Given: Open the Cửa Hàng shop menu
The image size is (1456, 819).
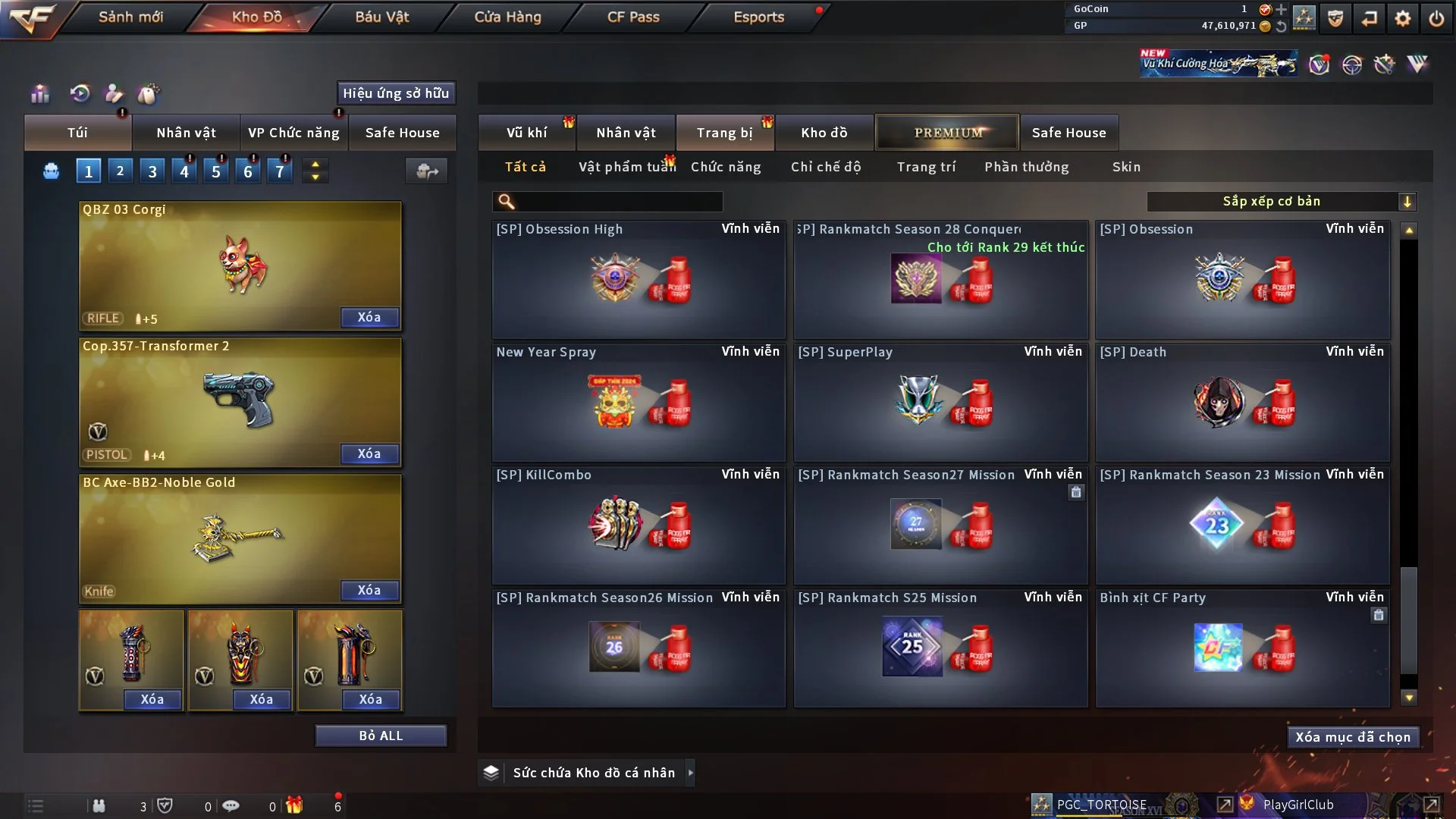Looking at the screenshot, I should tap(507, 17).
